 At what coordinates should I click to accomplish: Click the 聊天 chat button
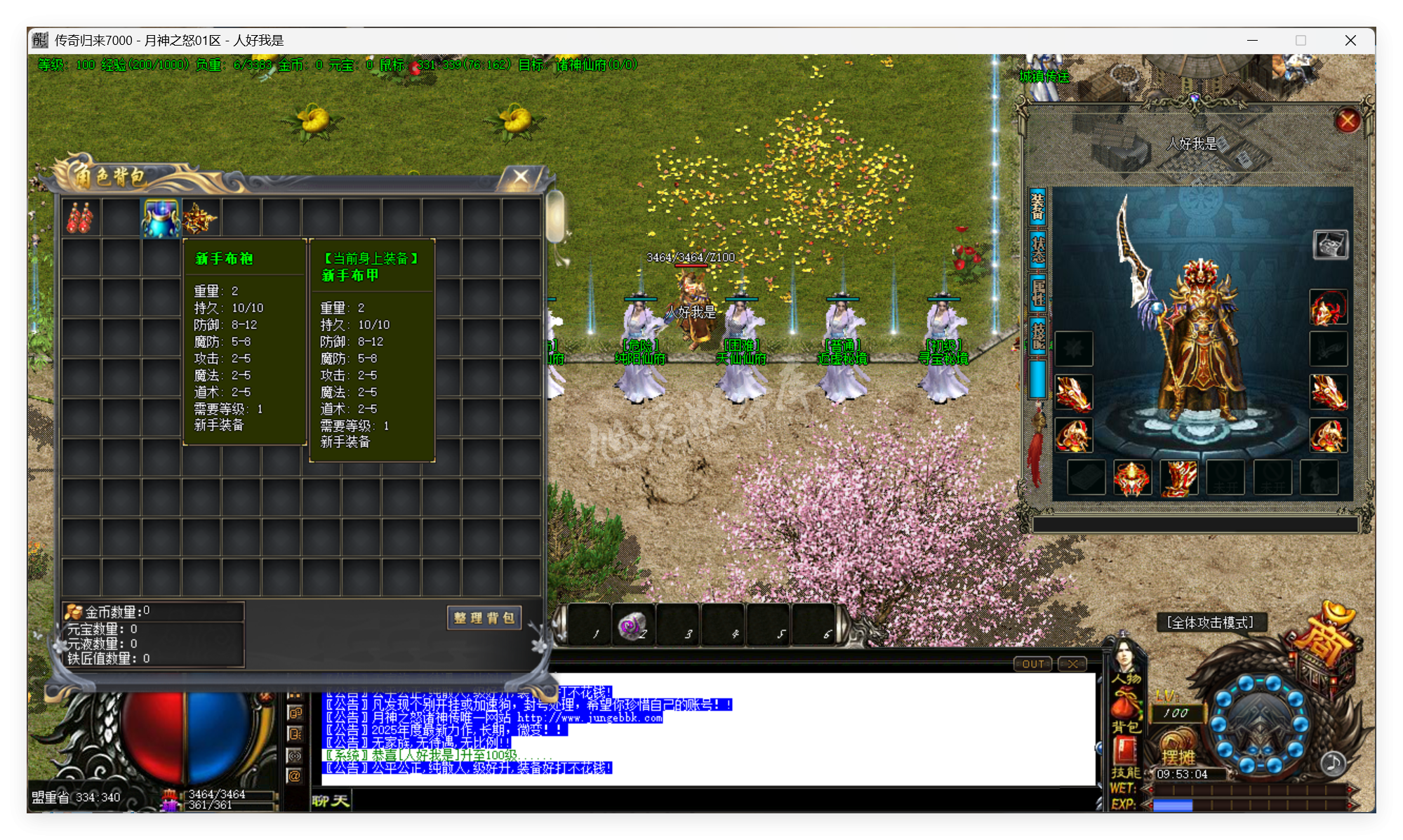(x=330, y=801)
